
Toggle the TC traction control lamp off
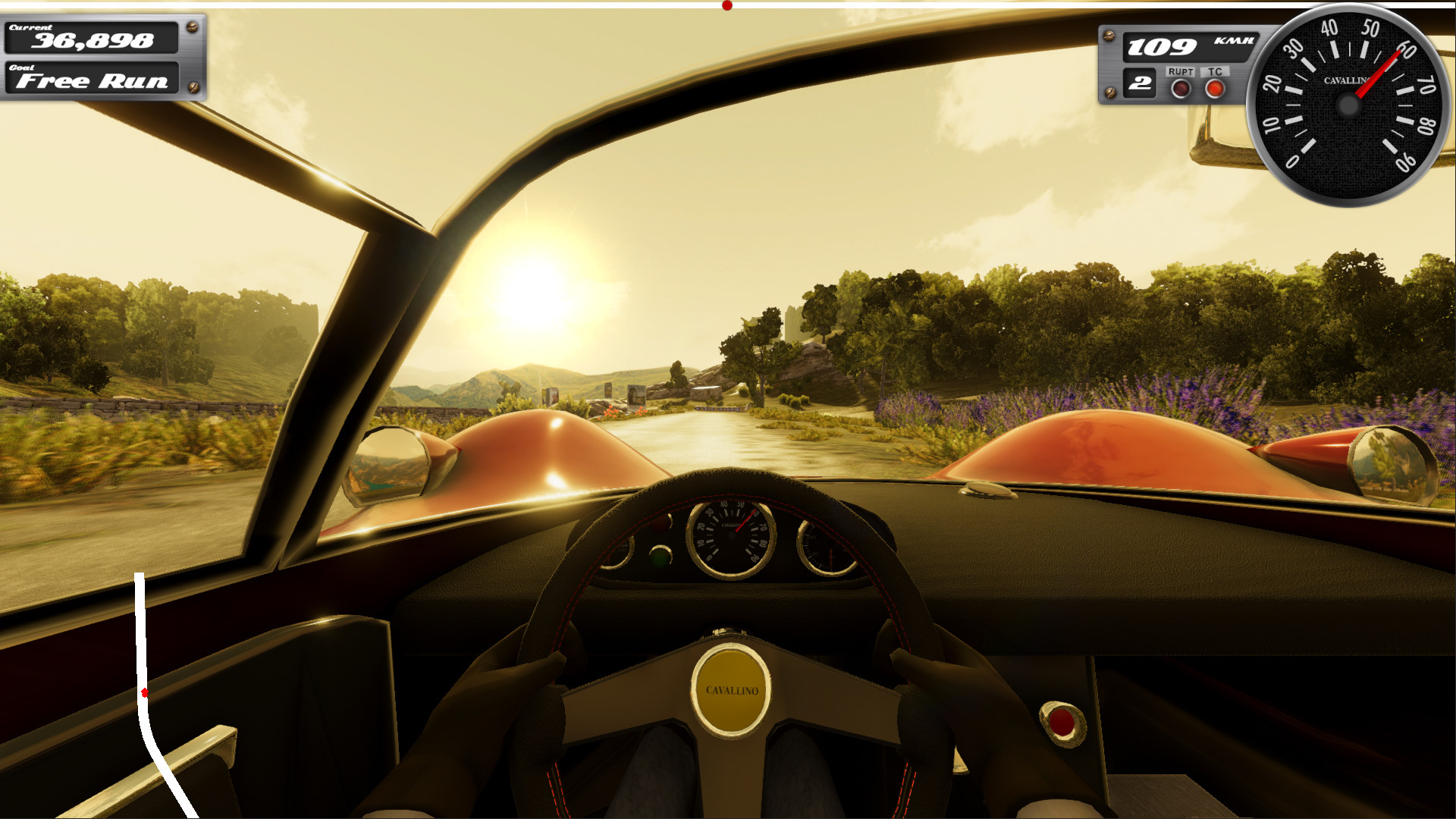pyautogui.click(x=1216, y=89)
